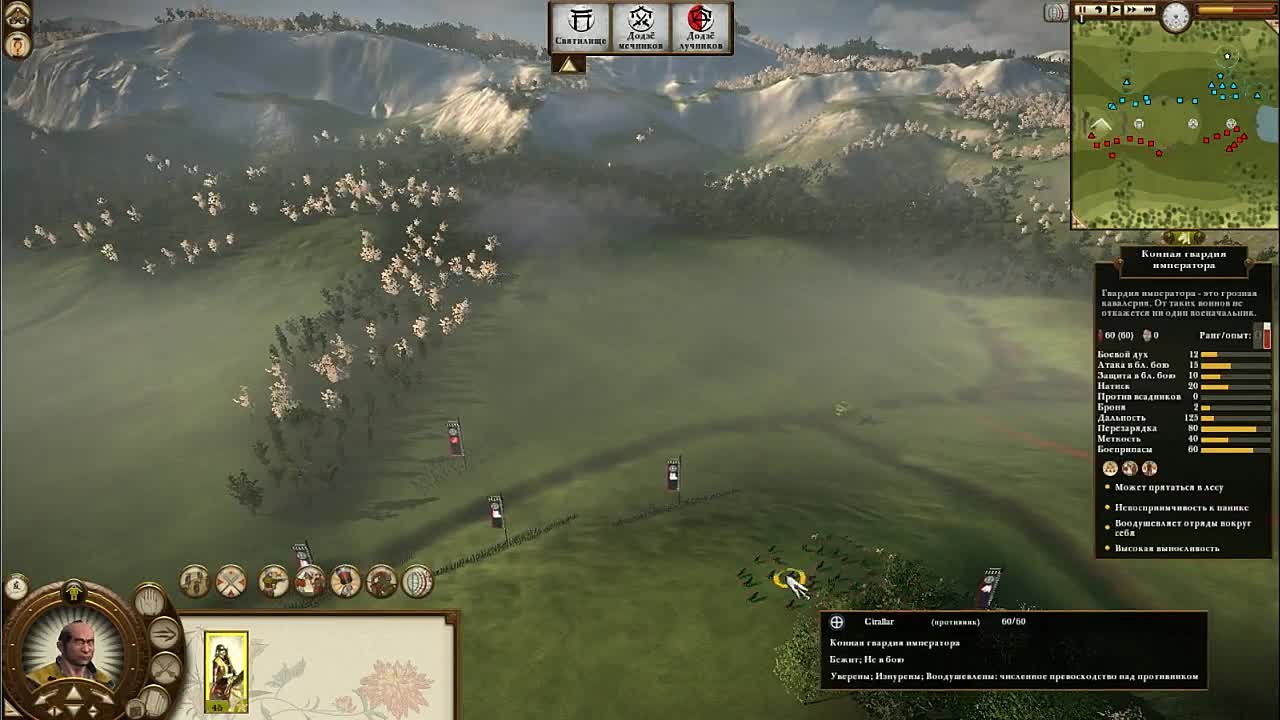The image size is (1280, 720).
Task: Pause the battle with the pause button
Action: (1083, 10)
